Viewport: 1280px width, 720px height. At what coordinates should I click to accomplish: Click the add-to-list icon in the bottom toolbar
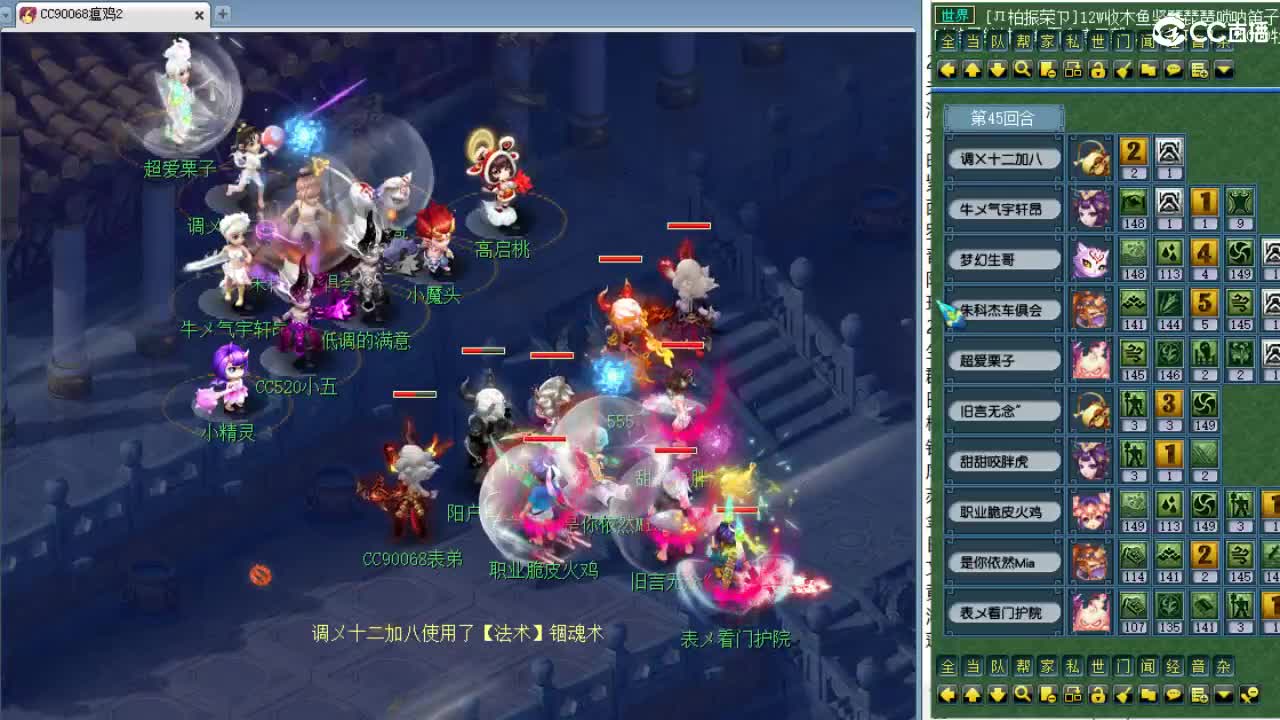coord(1201,692)
